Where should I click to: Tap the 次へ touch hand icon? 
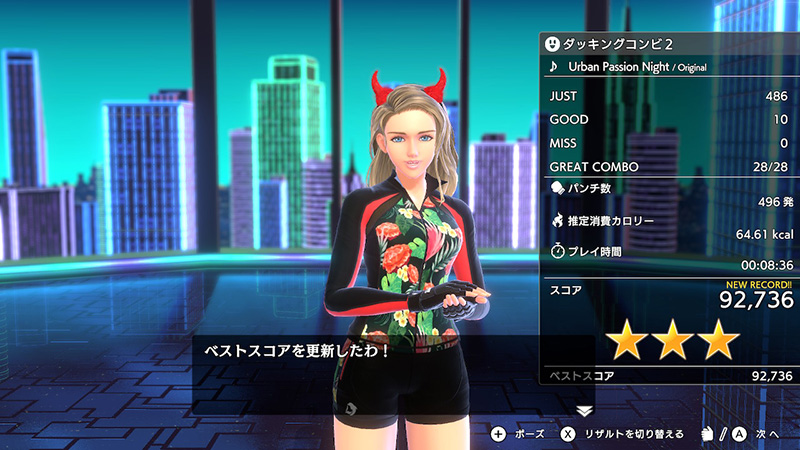(706, 434)
